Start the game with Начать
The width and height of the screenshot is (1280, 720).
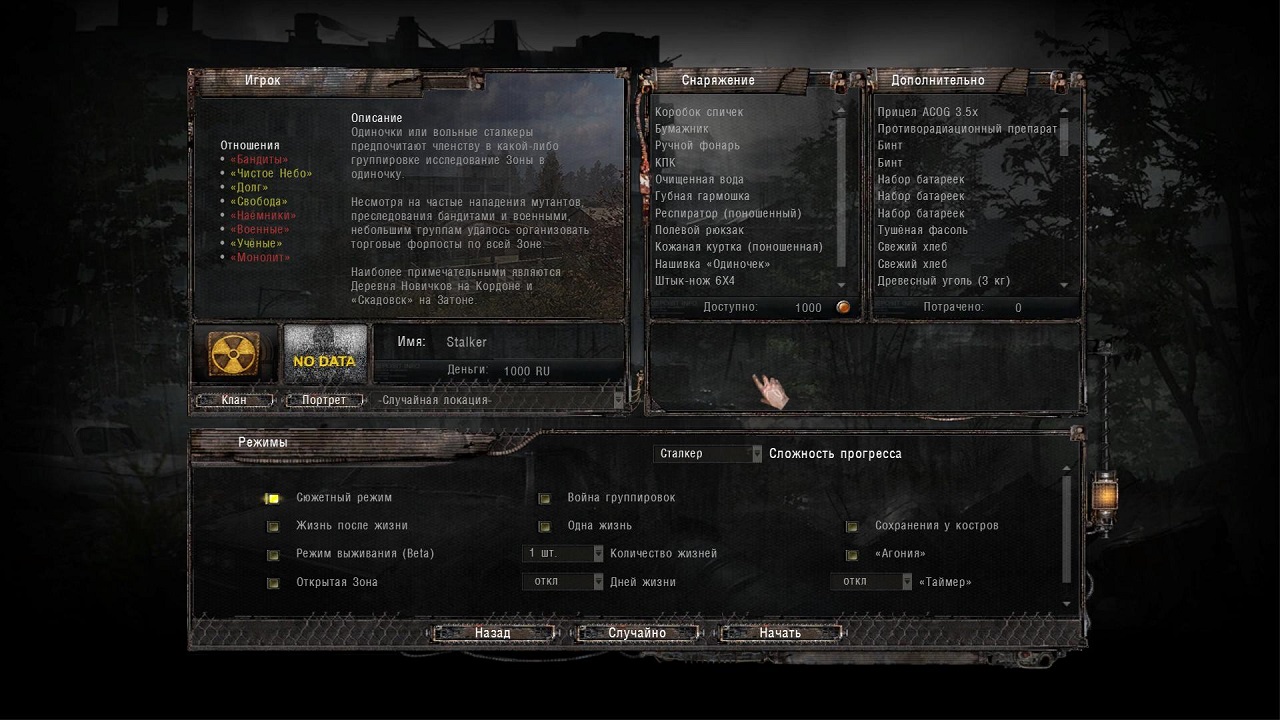pyautogui.click(x=780, y=633)
